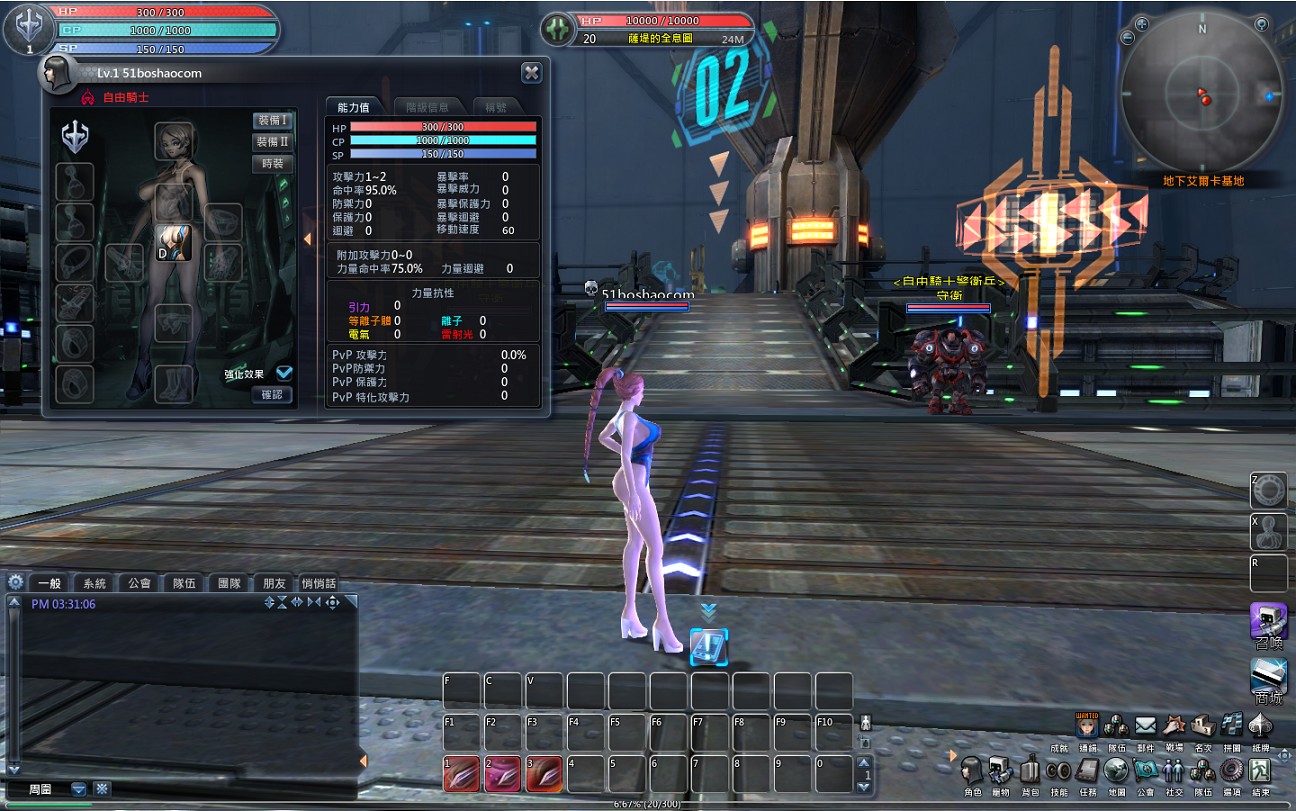The image size is (1296, 811).
Task: Confirm with the 確認 button
Action: click(272, 395)
